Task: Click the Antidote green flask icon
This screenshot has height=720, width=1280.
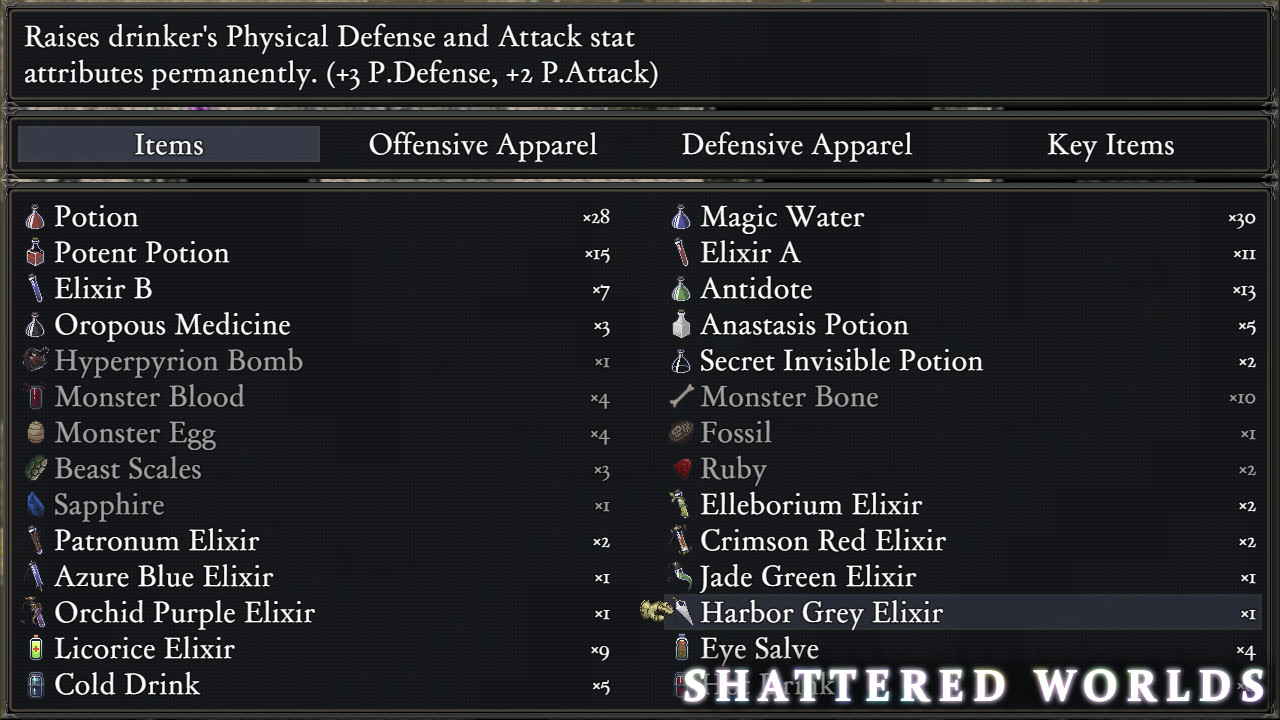Action: point(681,289)
